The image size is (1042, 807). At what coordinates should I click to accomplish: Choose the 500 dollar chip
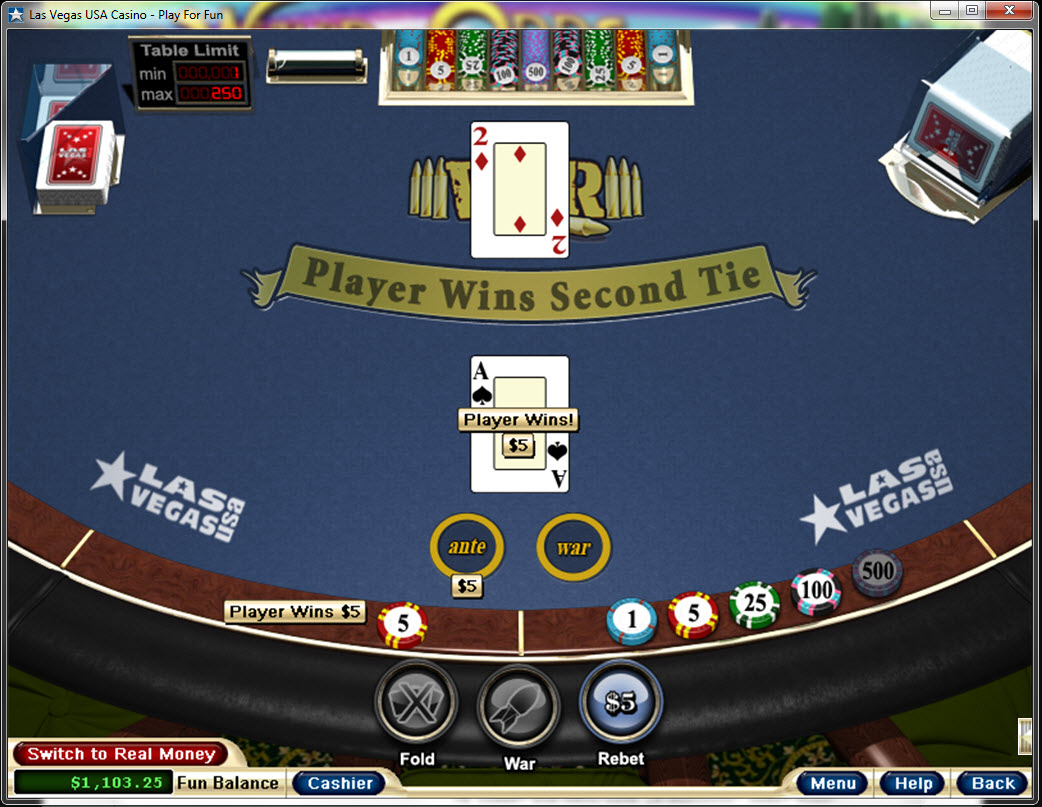pos(877,572)
